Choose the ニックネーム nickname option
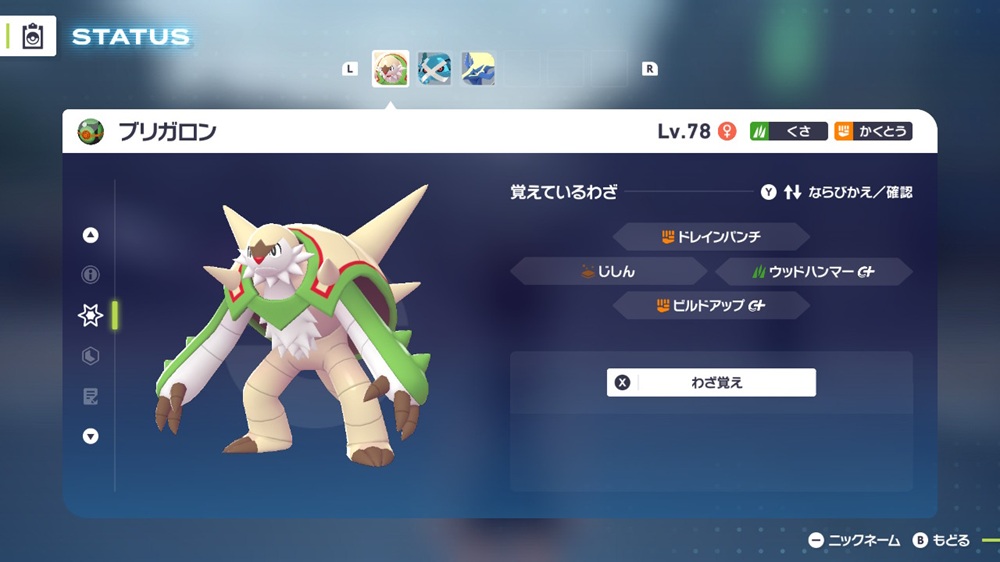 [854, 540]
